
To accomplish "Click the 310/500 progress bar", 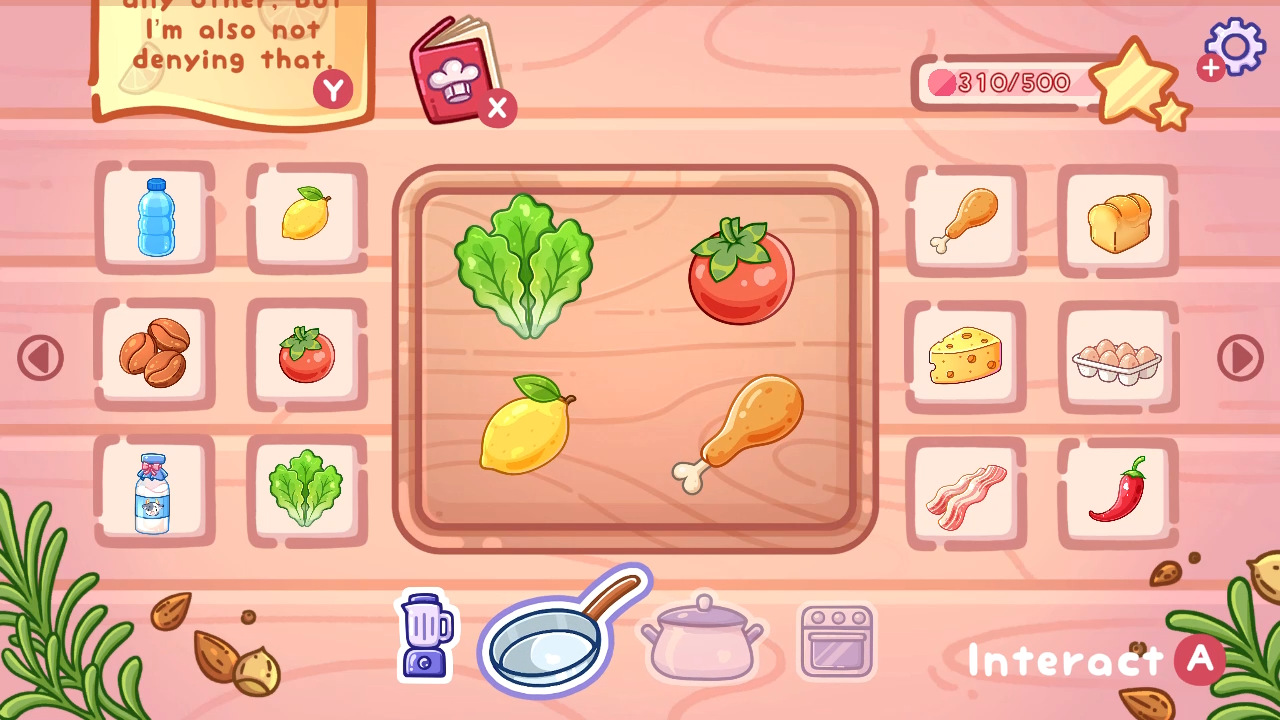I will coord(1000,84).
